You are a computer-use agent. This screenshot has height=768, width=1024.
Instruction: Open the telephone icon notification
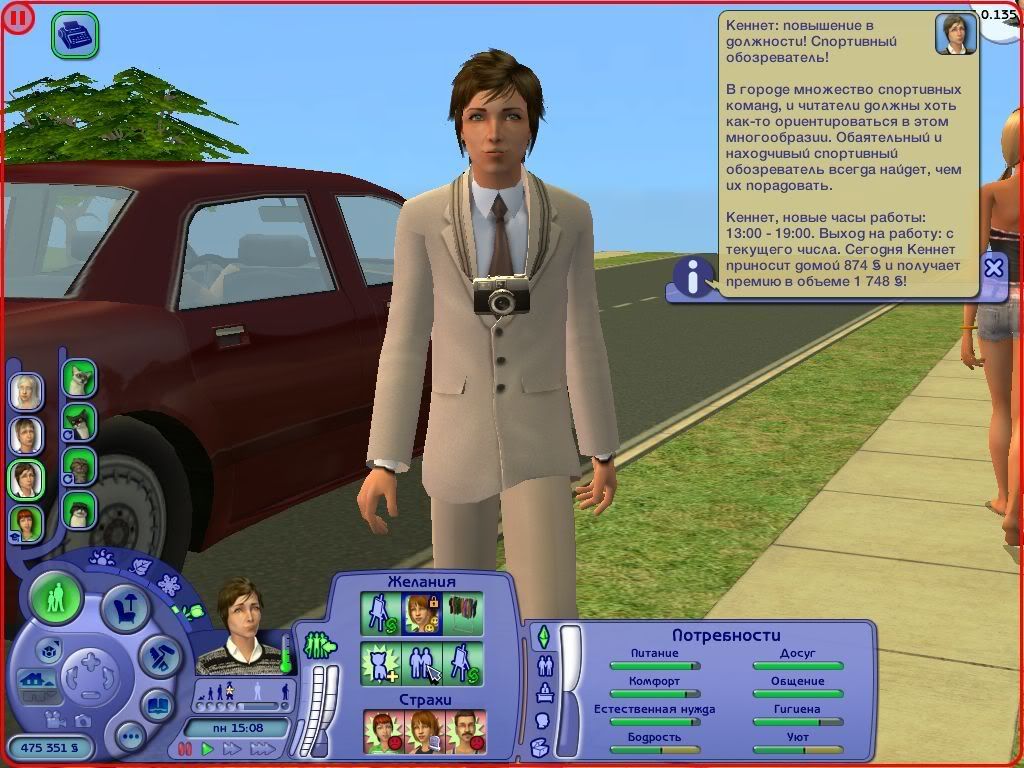[x=74, y=36]
